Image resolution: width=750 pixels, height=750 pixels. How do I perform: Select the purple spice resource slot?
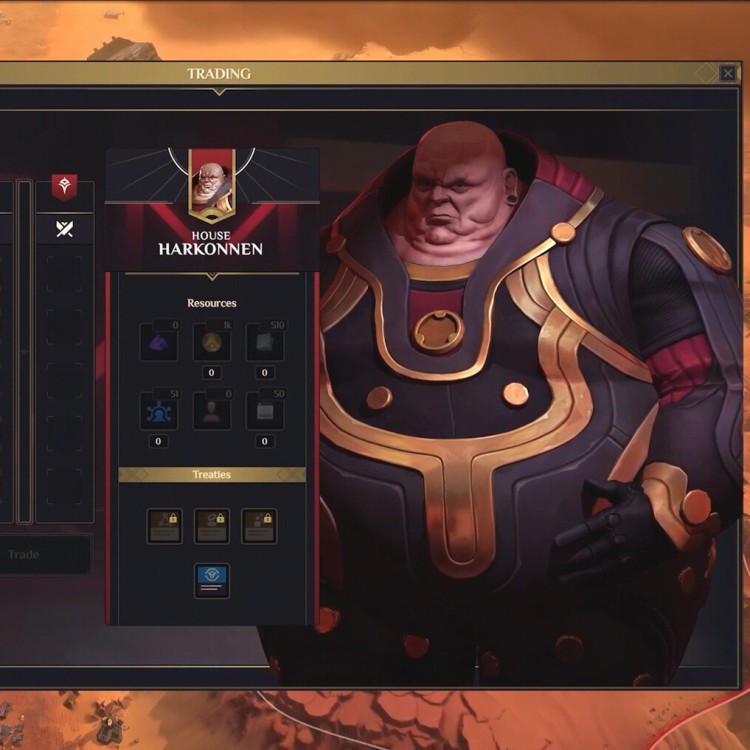[159, 342]
